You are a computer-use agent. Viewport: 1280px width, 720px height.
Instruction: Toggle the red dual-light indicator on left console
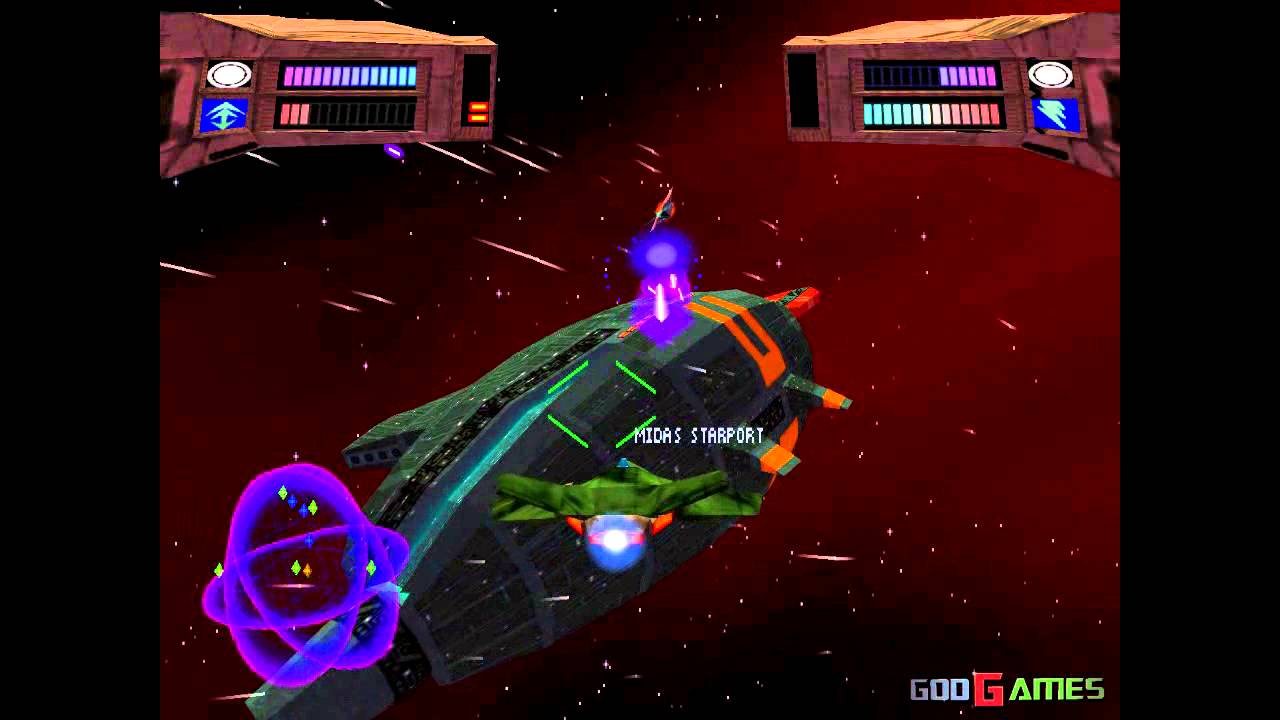pos(478,111)
